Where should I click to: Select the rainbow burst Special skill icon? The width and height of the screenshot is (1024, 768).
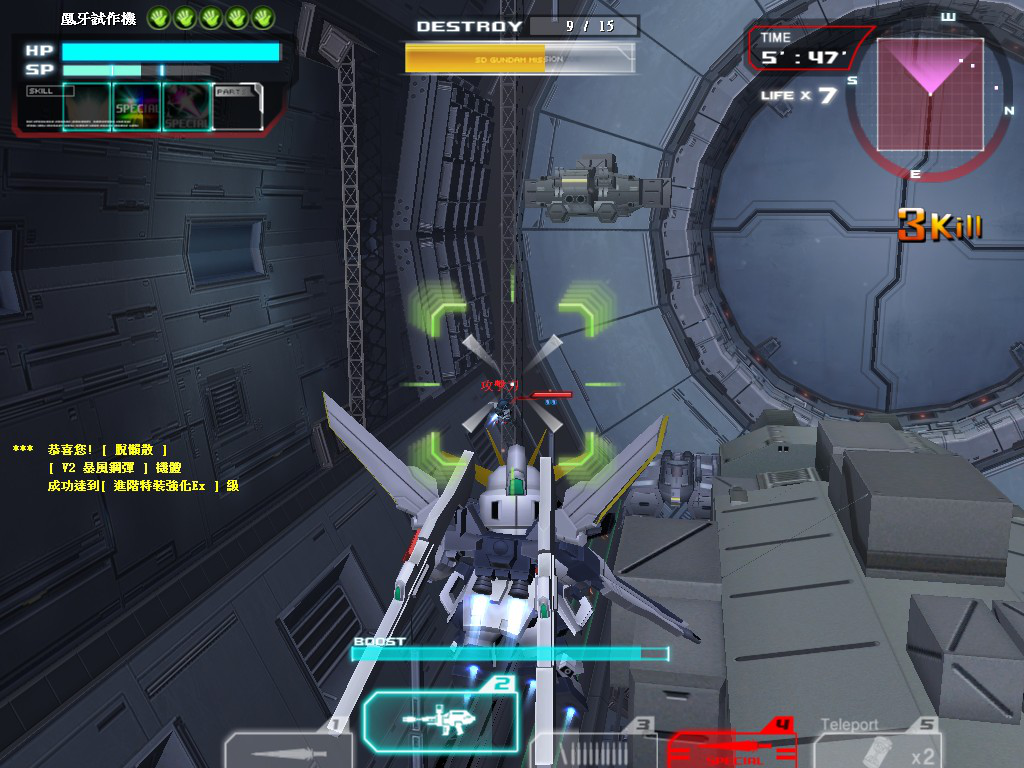click(136, 106)
